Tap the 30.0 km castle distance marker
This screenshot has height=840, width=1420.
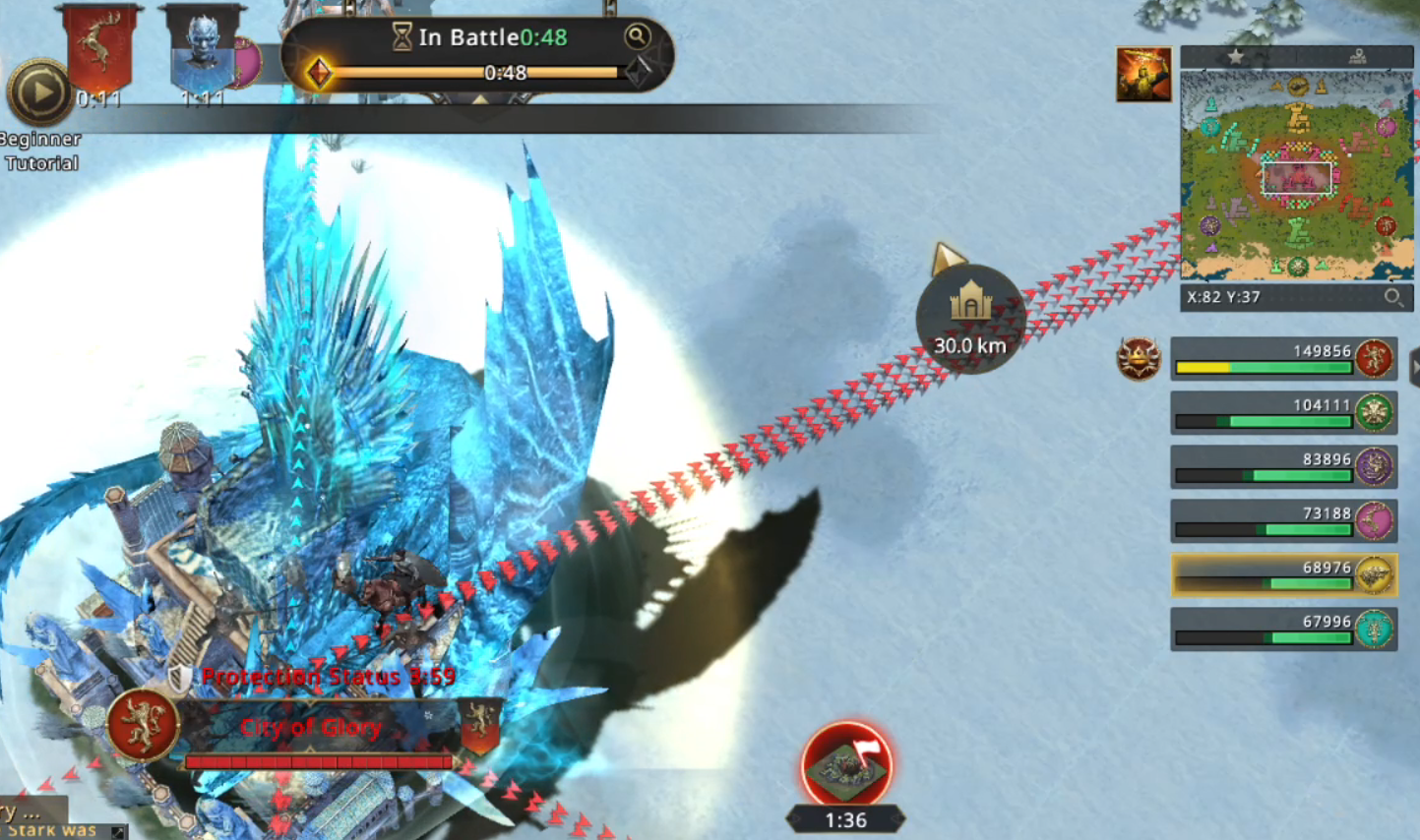pyautogui.click(x=970, y=319)
